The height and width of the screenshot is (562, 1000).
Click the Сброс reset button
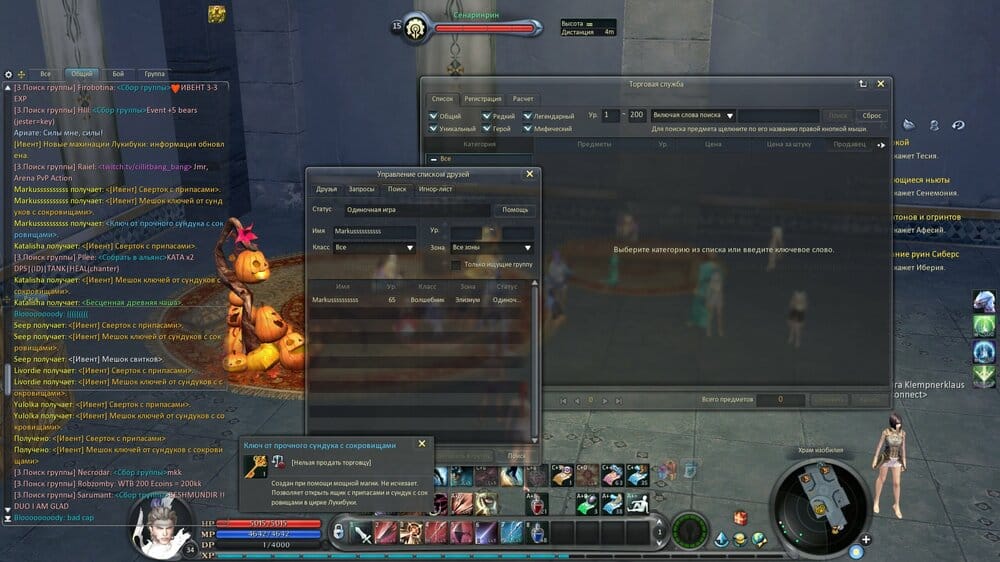[871, 116]
